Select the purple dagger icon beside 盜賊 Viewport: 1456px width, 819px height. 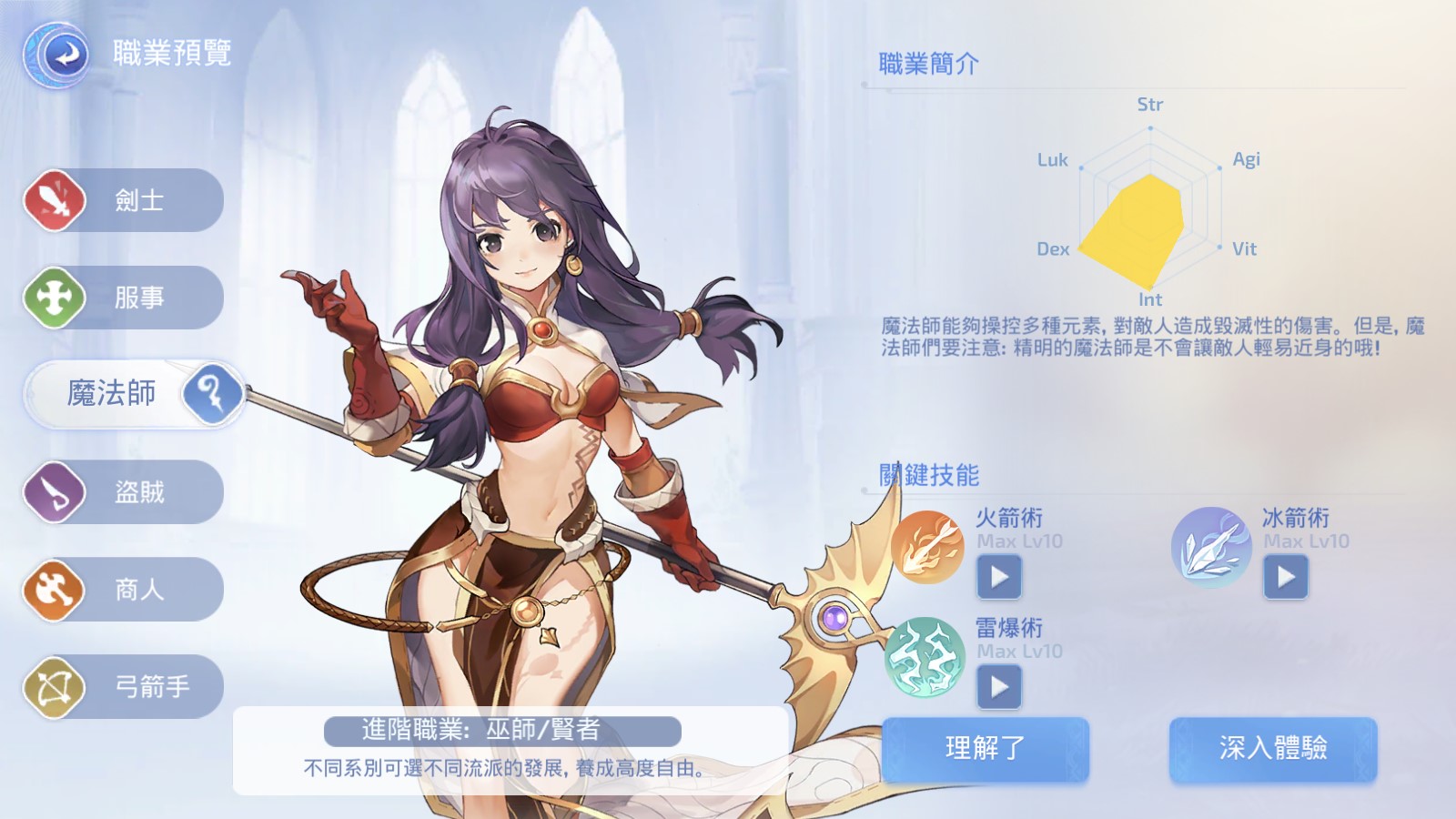[55, 491]
